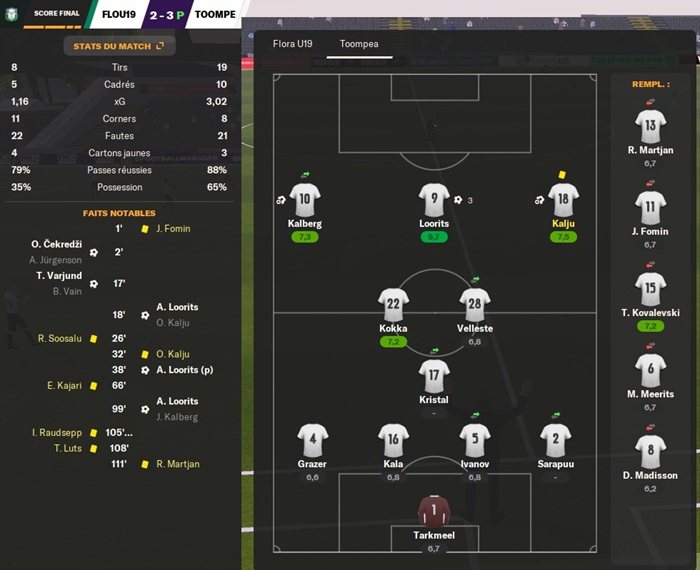Select substitute M. Meerits number 6
Screen dimensions: 700x570
pyautogui.click(x=650, y=370)
